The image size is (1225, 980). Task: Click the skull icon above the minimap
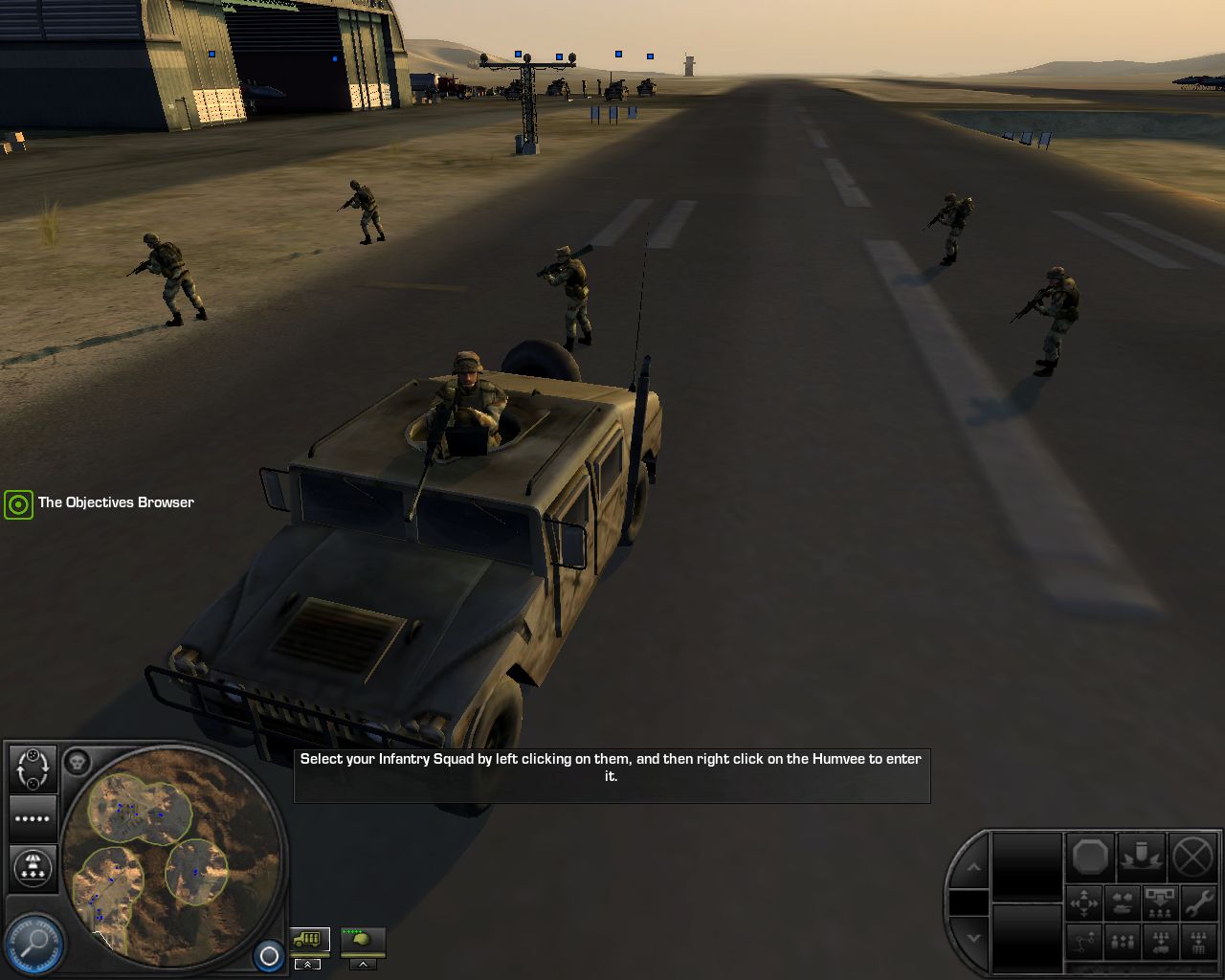point(77,763)
